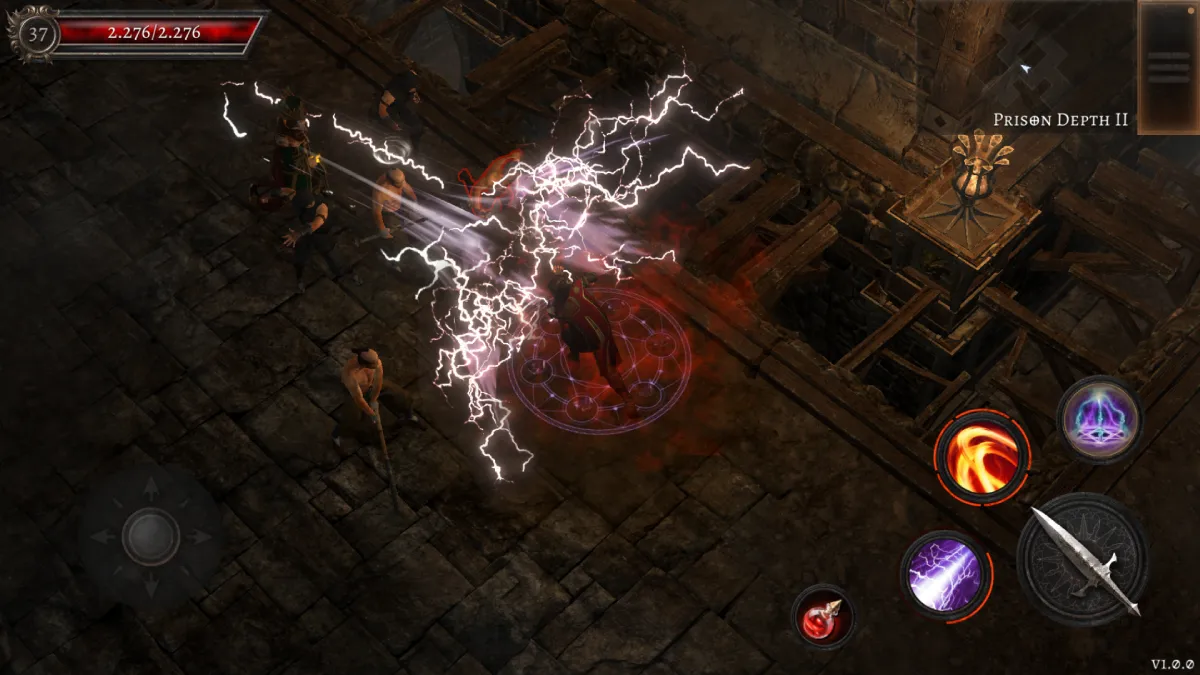Use the purple rune circle skill
The image size is (1200, 675).
click(x=1099, y=420)
